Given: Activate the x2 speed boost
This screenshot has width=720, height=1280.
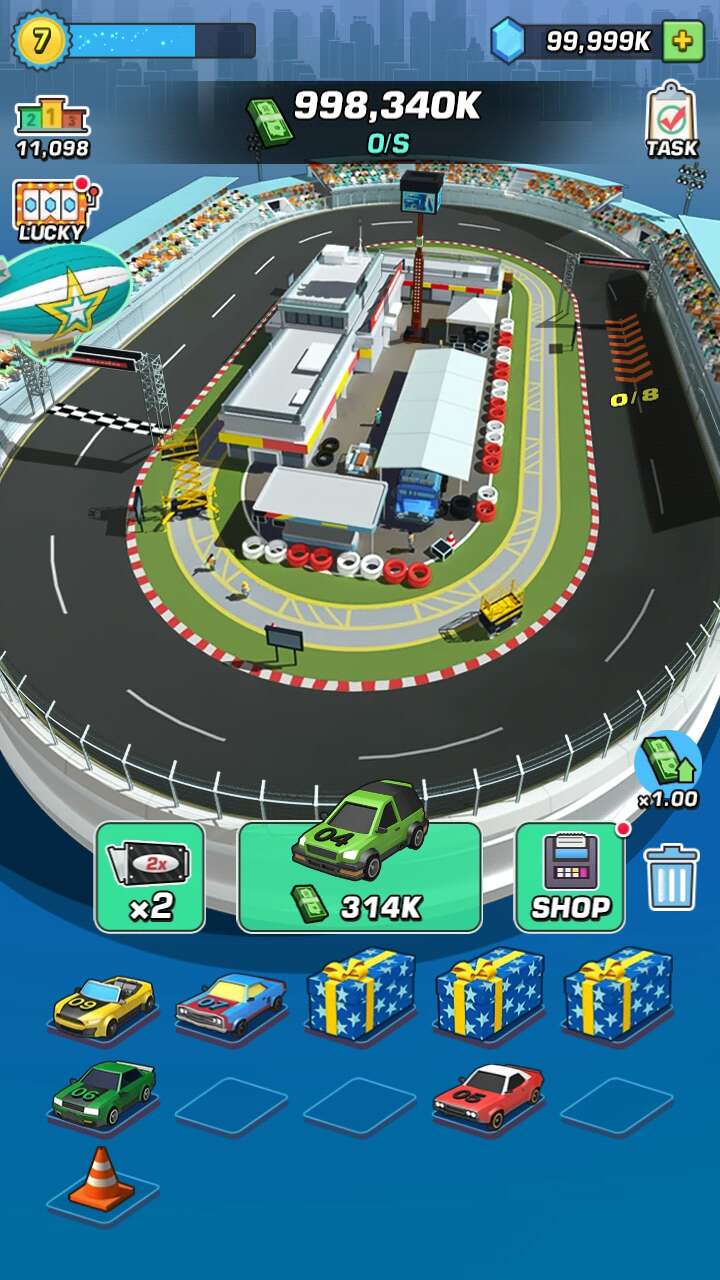Looking at the screenshot, I should (150, 877).
